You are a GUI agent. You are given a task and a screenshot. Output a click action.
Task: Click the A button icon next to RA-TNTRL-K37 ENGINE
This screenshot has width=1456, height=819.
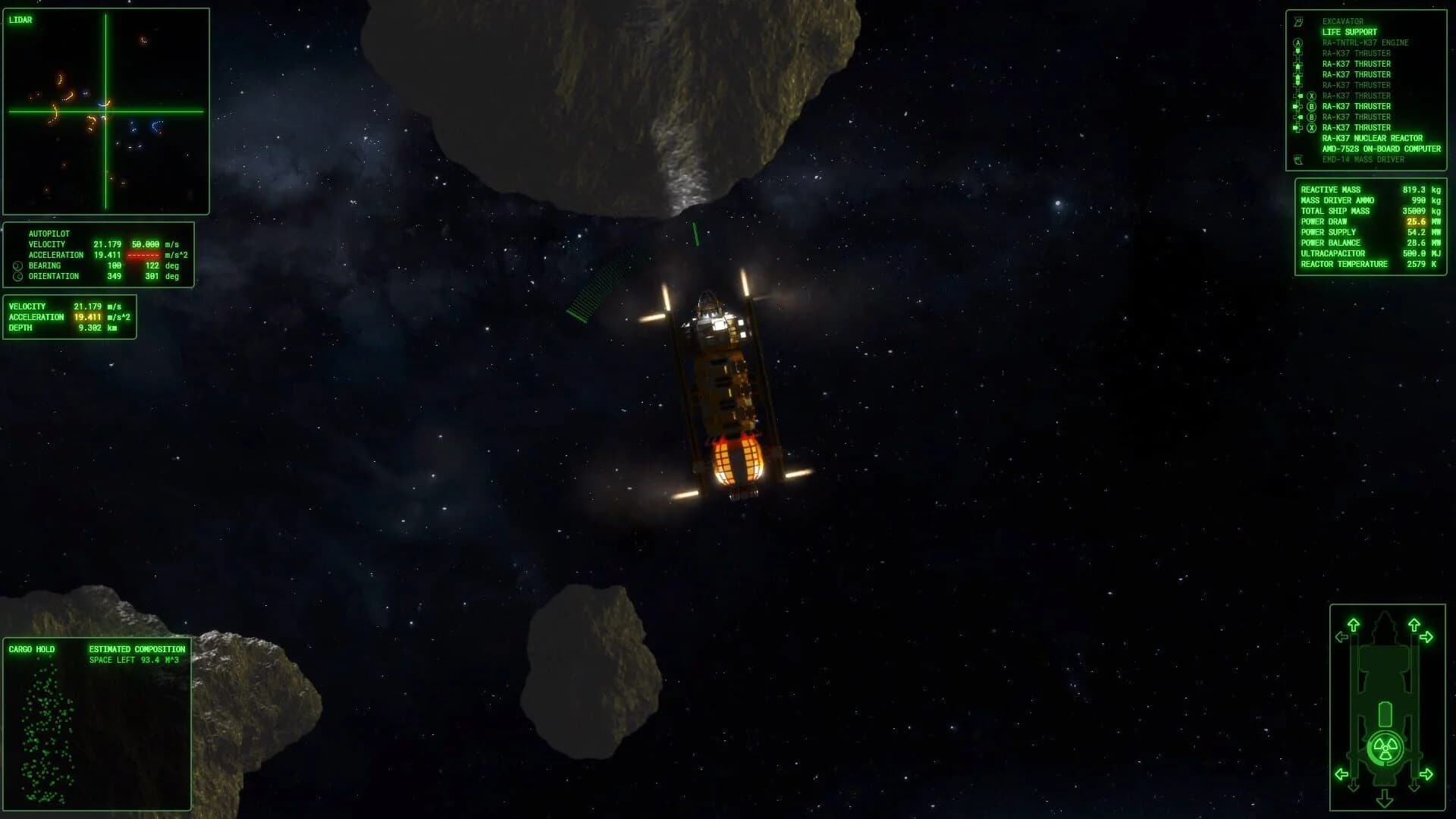(1298, 42)
